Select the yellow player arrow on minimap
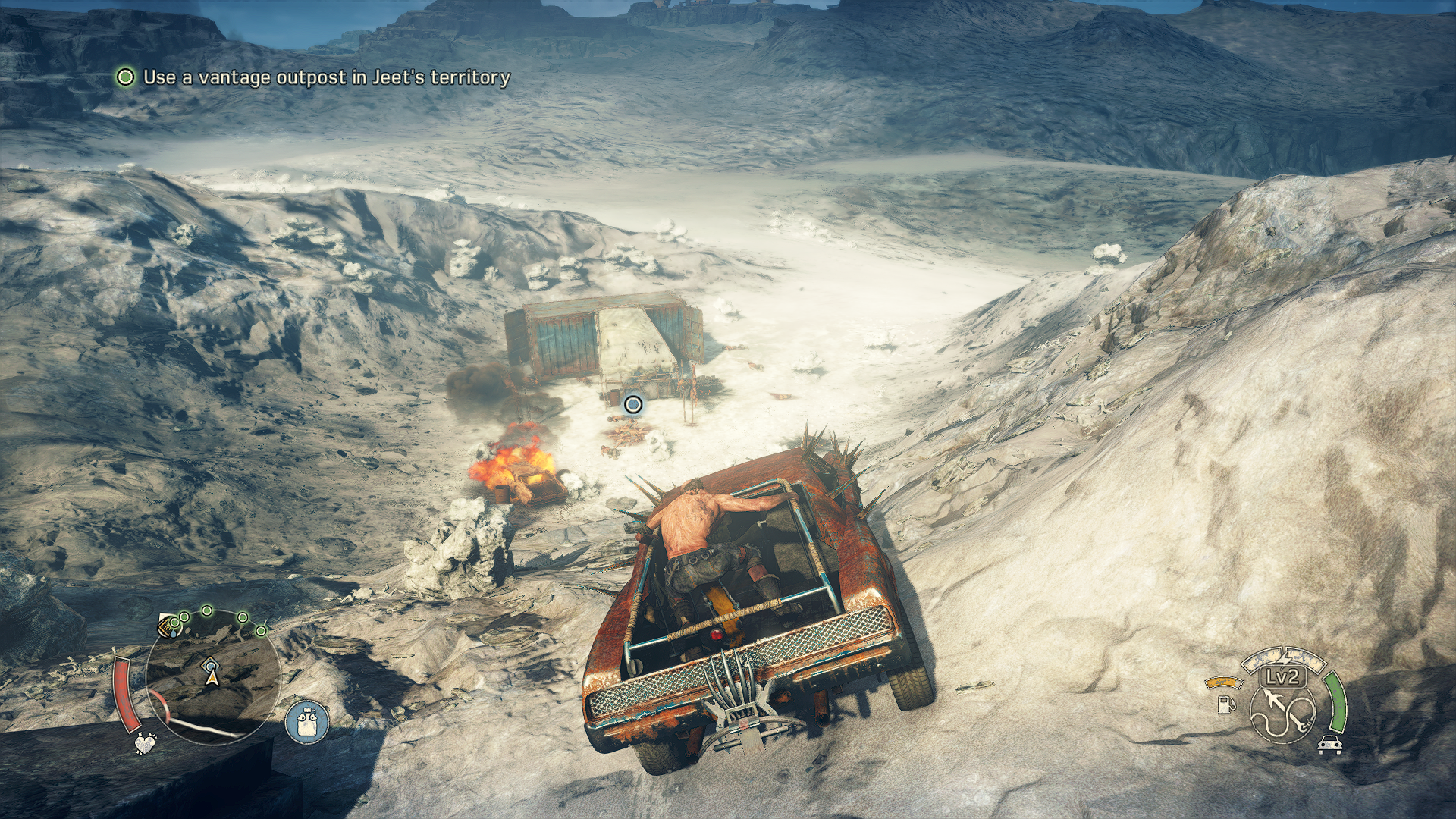The height and width of the screenshot is (819, 1456). tap(213, 677)
